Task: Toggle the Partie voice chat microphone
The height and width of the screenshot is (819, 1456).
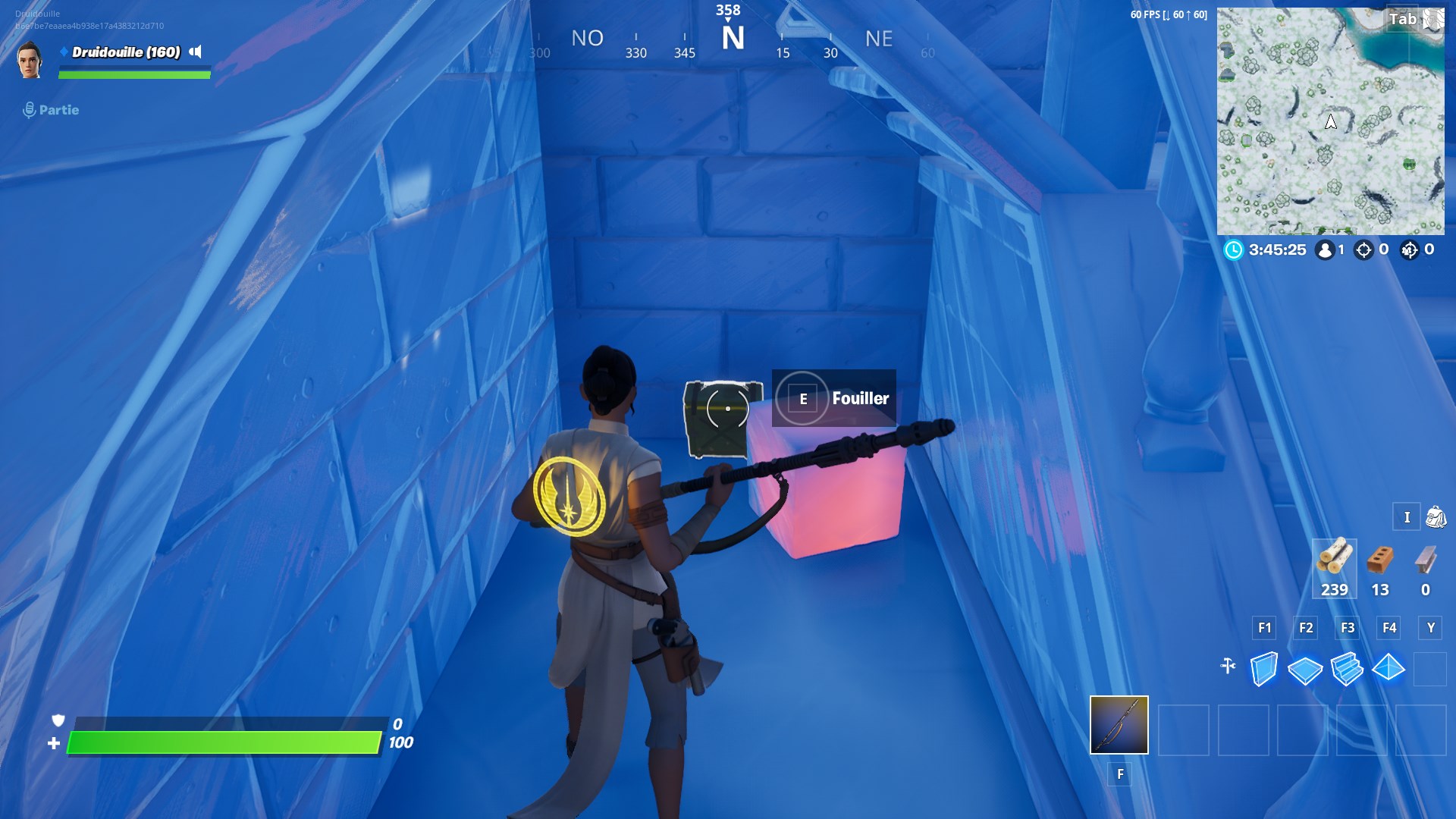Action: (x=29, y=109)
